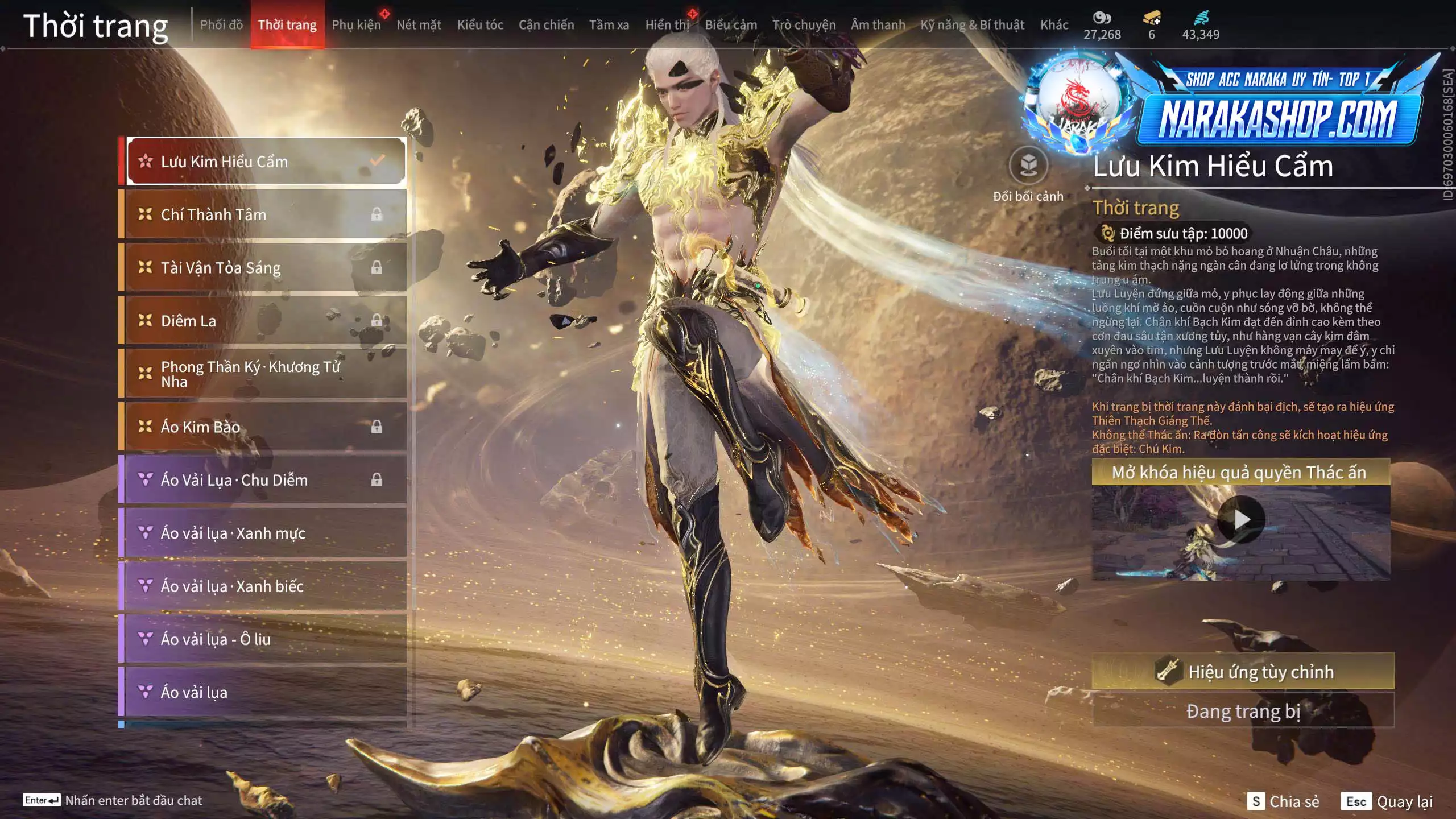Image resolution: width=1456 pixels, height=819 pixels.
Task: Open Hiệu ứng tùy chỉnh effects
Action: (x=1243, y=672)
